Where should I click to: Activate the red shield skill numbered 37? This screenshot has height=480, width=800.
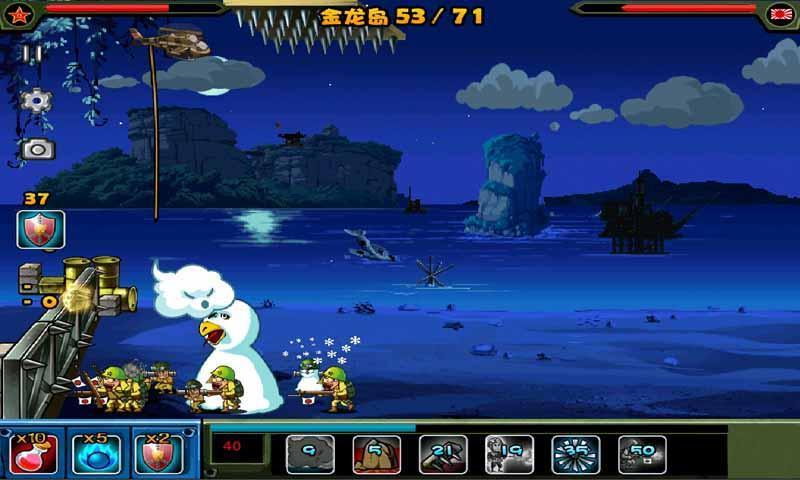click(40, 229)
